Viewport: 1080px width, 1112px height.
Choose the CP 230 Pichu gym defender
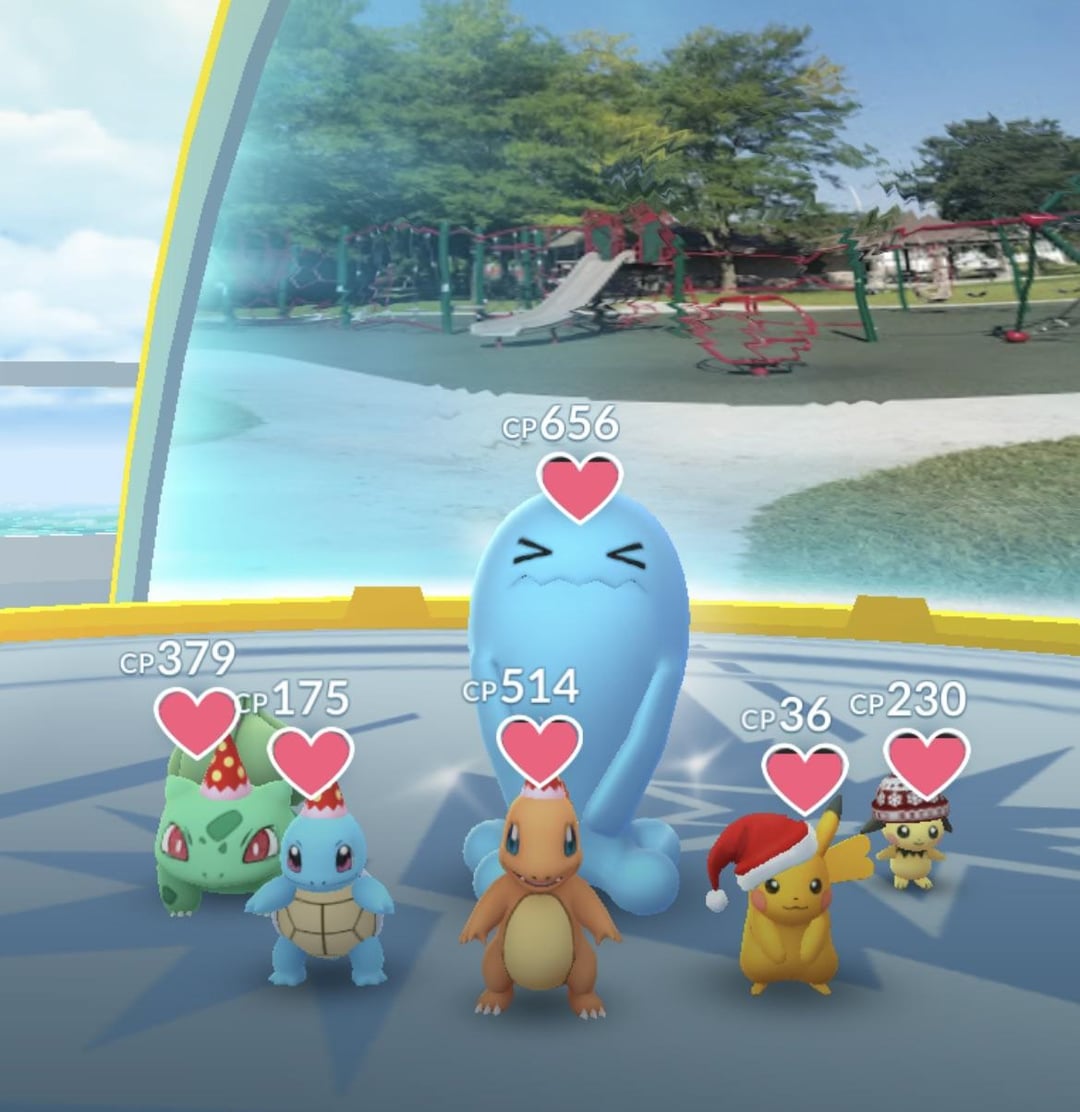coord(910,840)
